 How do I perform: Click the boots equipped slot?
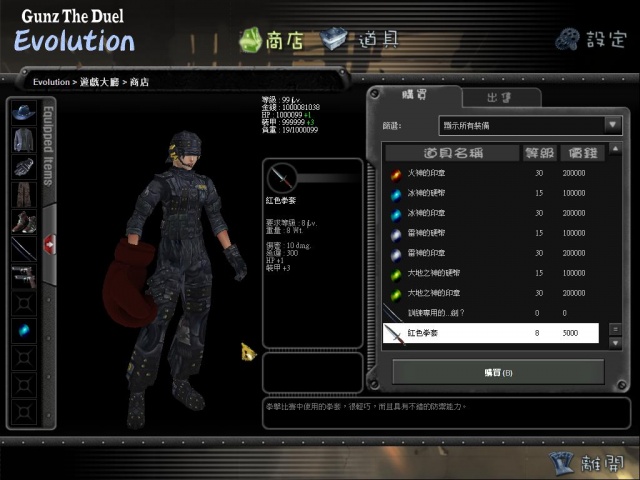pyautogui.click(x=24, y=221)
